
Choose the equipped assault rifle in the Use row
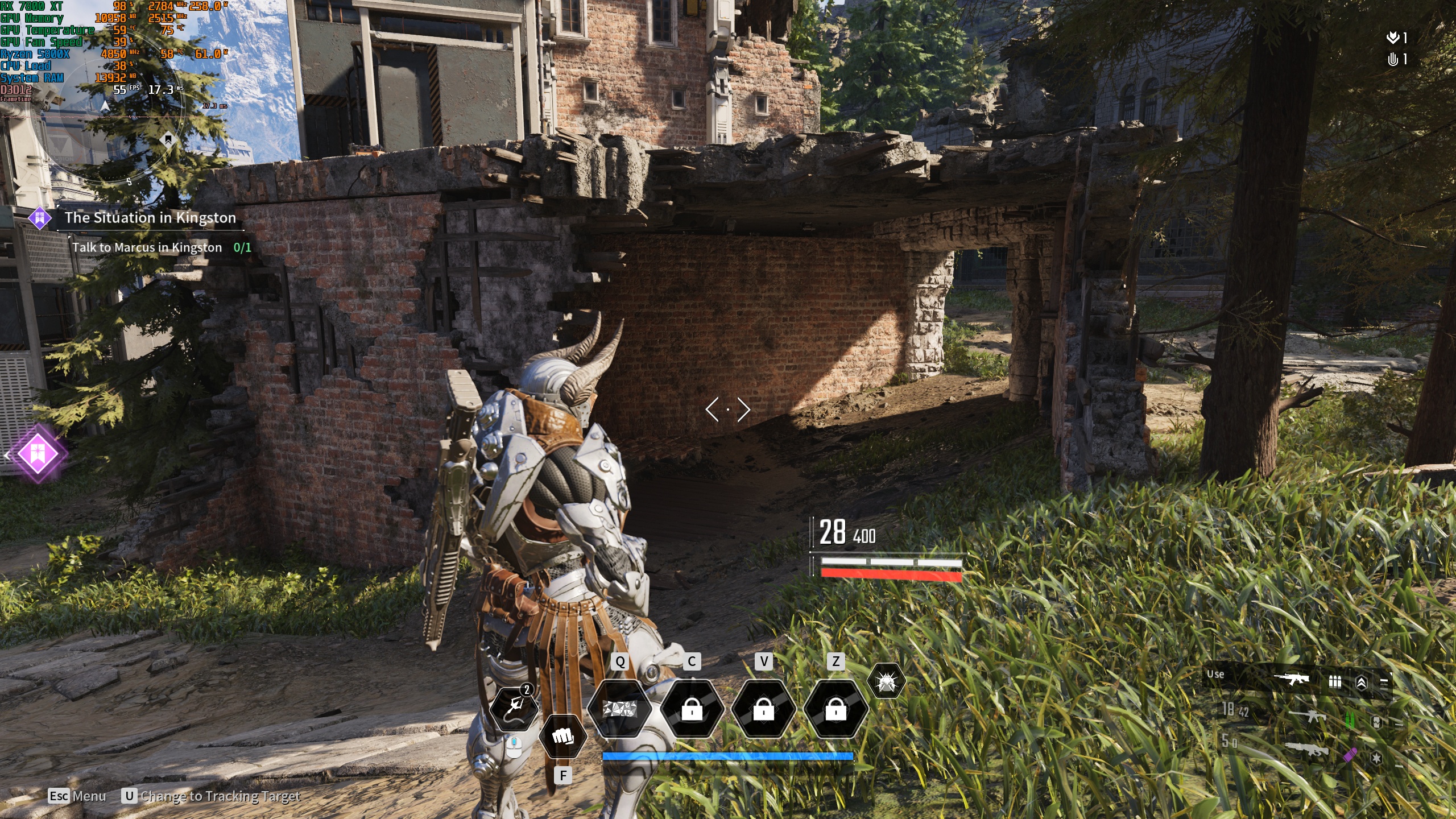tap(1291, 679)
